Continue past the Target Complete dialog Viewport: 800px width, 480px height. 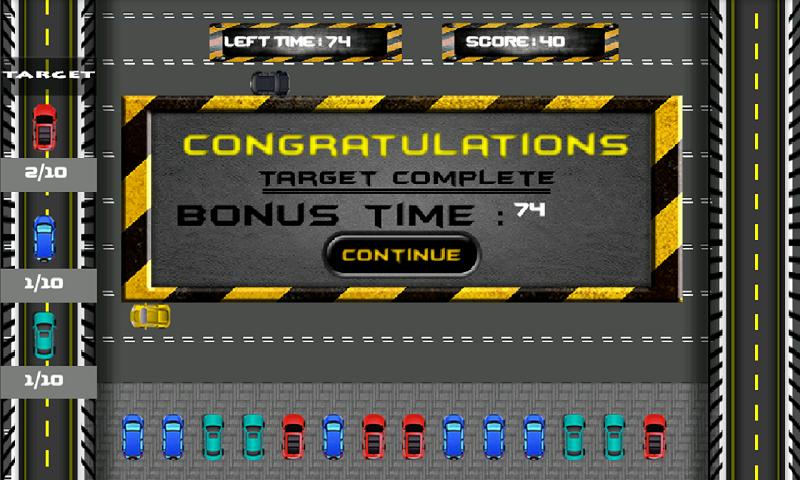pos(401,254)
